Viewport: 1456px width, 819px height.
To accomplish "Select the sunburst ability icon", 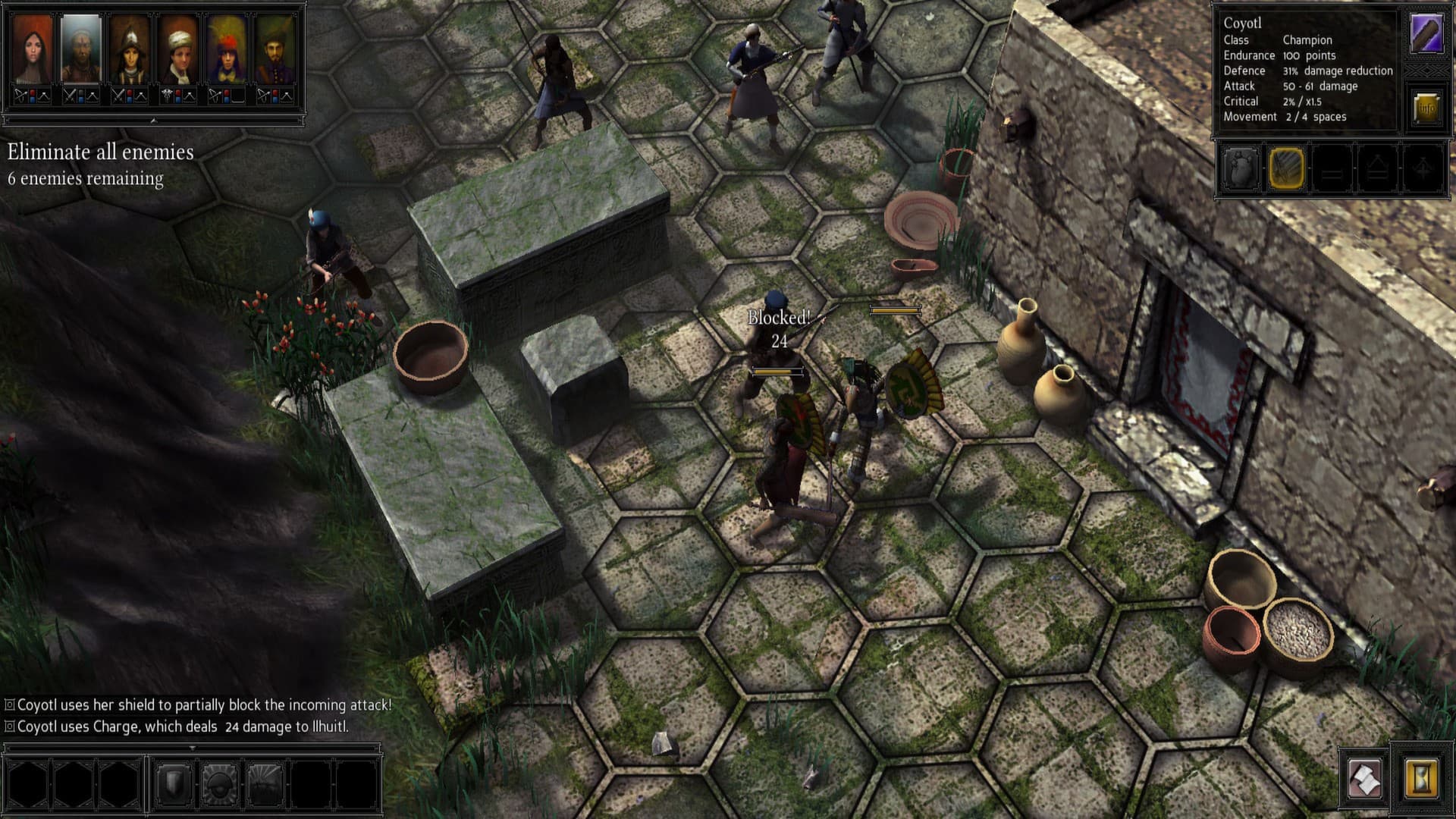I will point(264,785).
